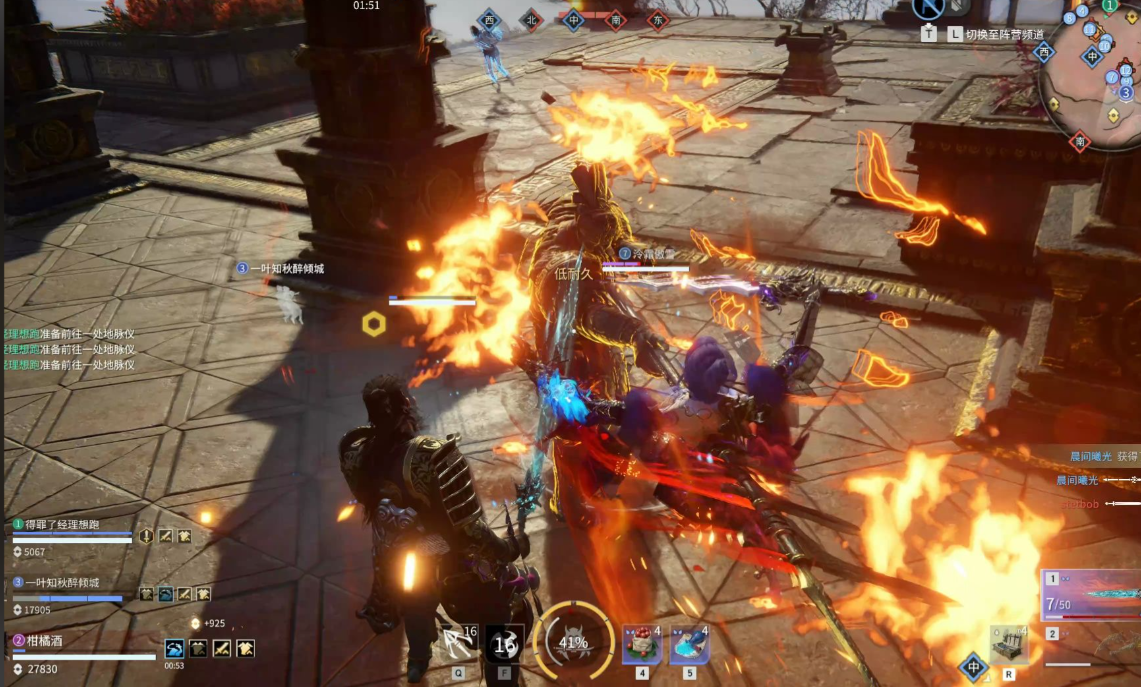Open the team chat message log
Viewport: 1141px width, 687px height.
tap(70, 350)
